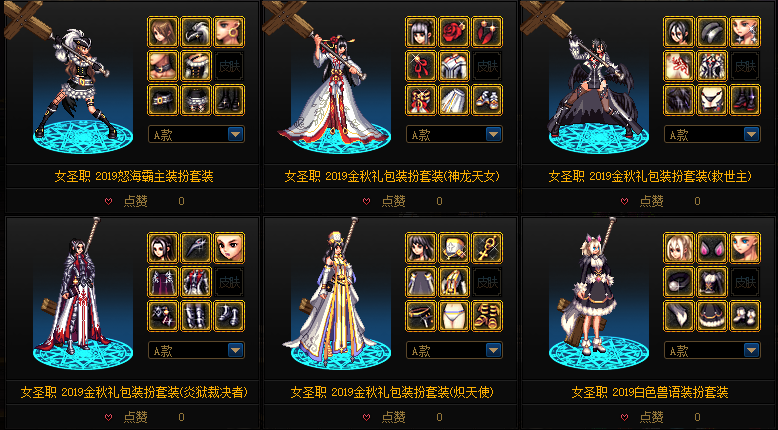Select the golden ankh icon in 炽天使 set

pos(487,247)
